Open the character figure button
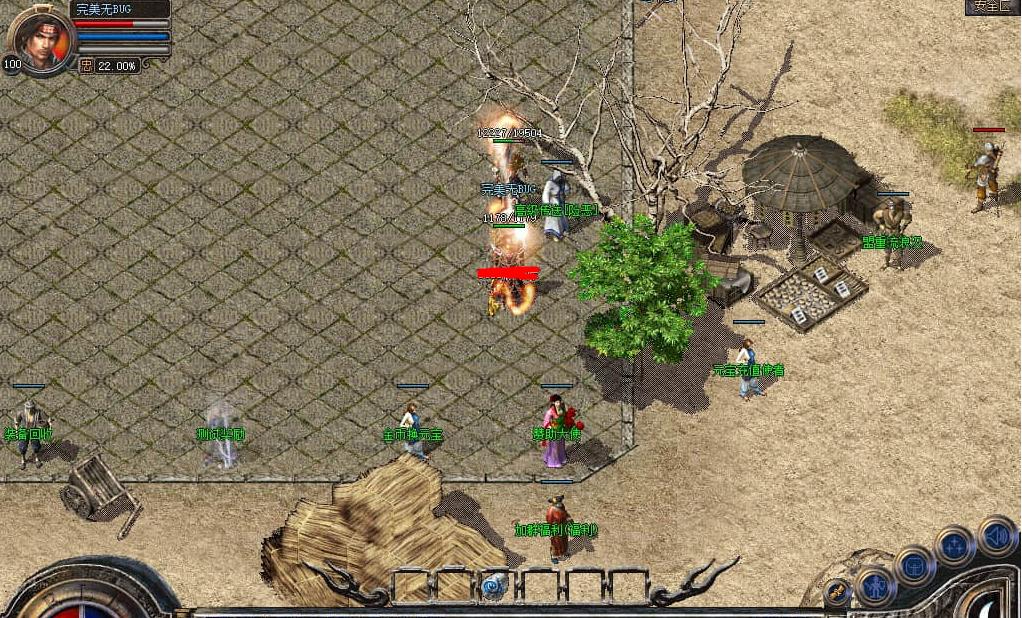Viewport: 1022px width, 618px height. coord(874,584)
